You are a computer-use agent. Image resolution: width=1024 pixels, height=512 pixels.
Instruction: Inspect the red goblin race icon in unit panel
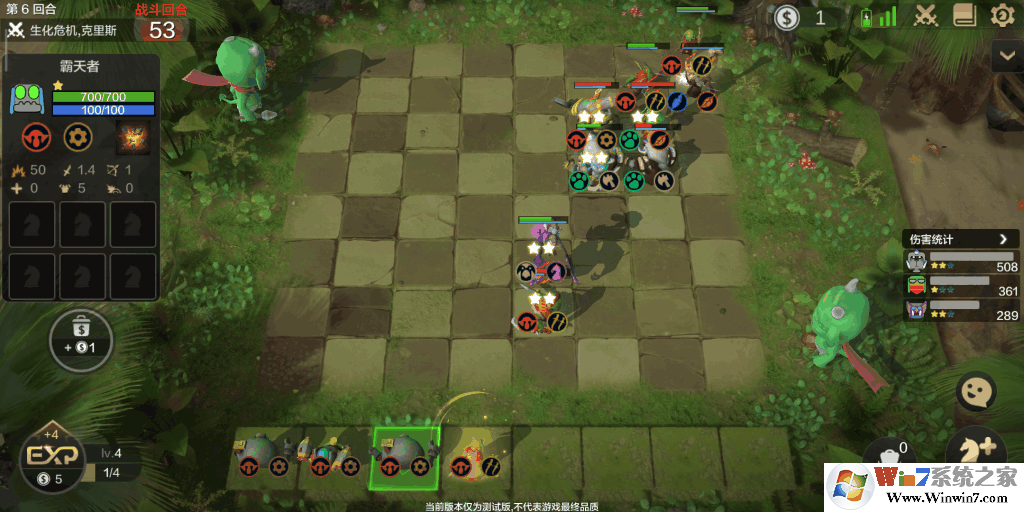(x=37, y=138)
